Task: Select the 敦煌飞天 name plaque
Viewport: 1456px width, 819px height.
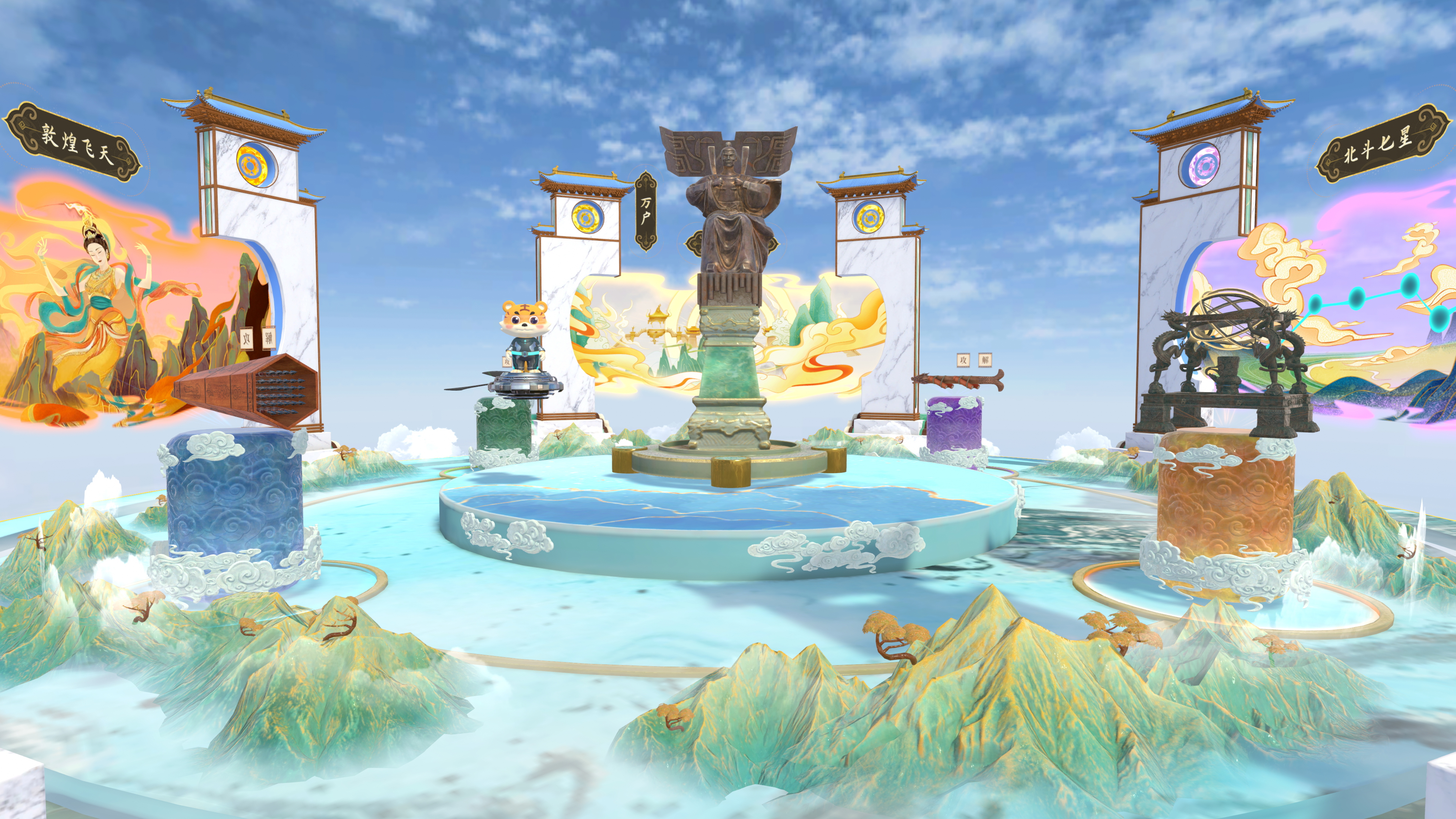Action: click(72, 143)
